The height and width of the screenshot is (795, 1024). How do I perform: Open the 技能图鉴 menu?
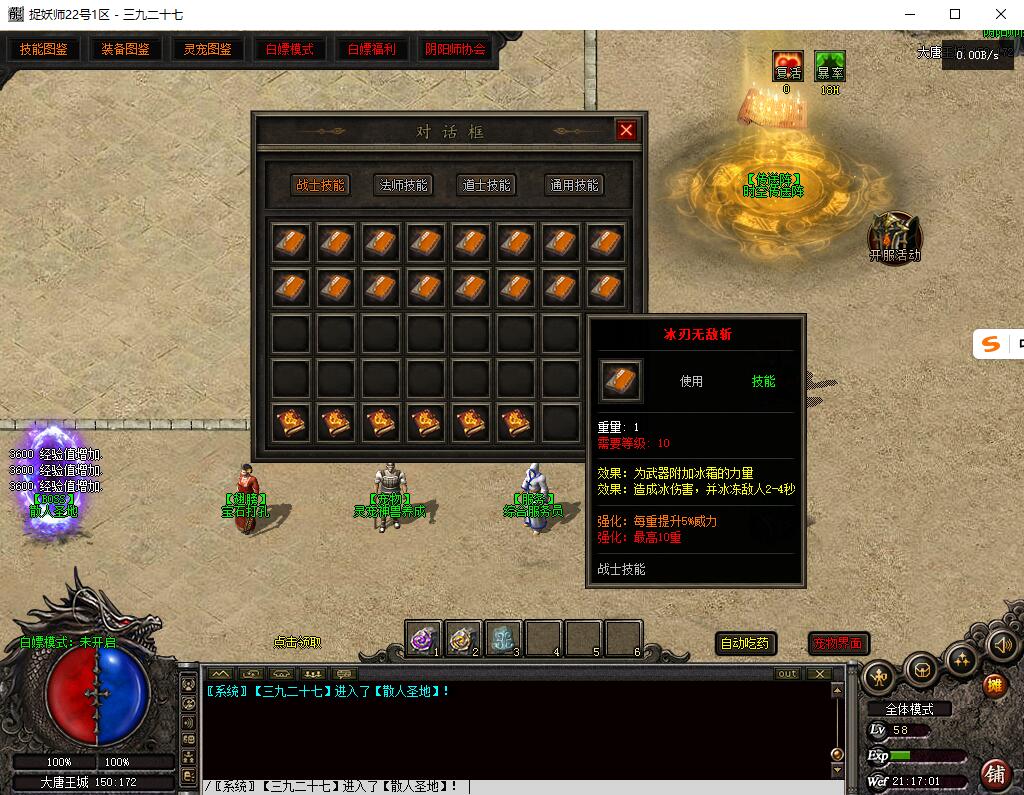point(44,49)
